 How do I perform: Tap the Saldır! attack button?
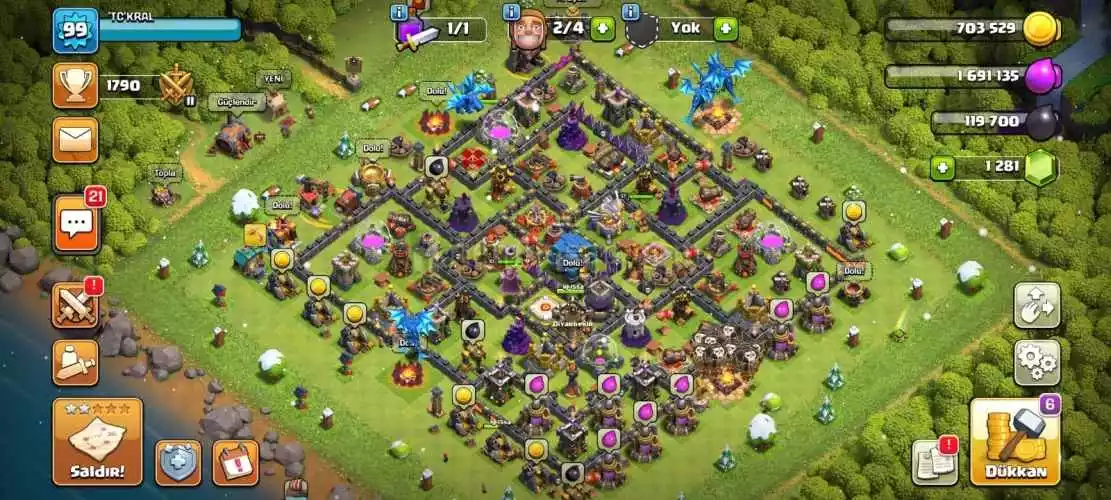97,441
